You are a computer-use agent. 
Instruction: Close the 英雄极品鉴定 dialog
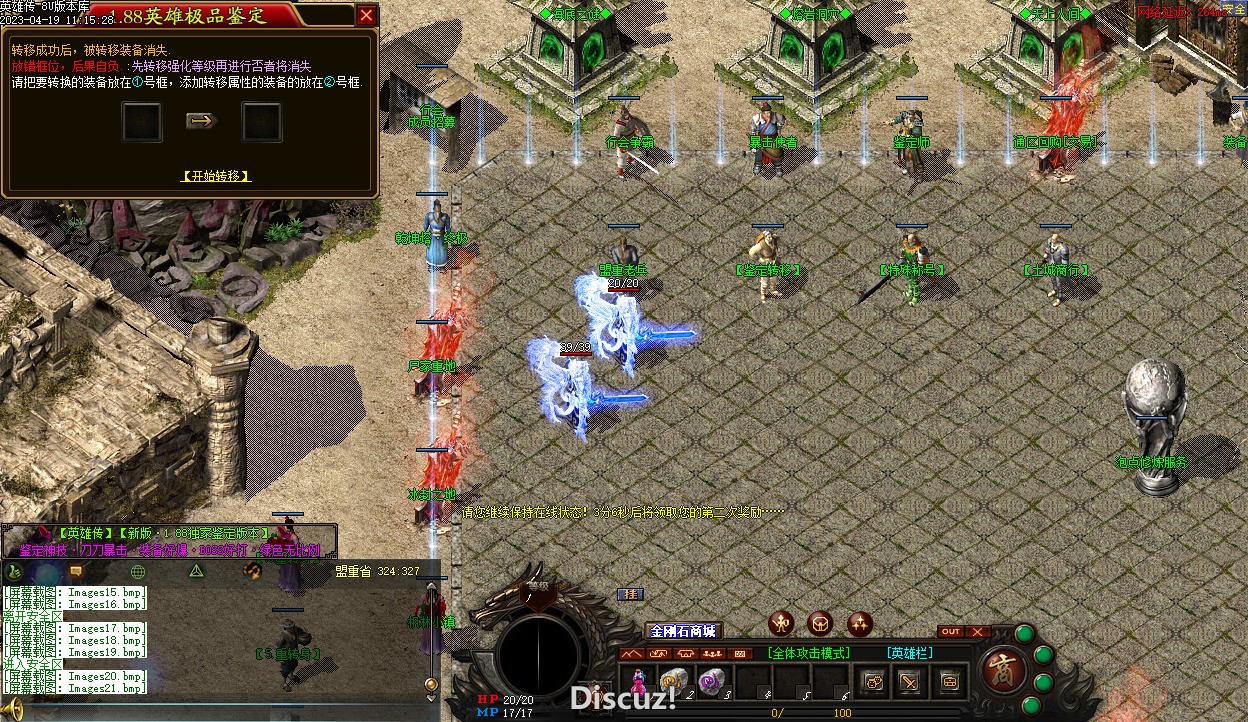pyautogui.click(x=367, y=15)
